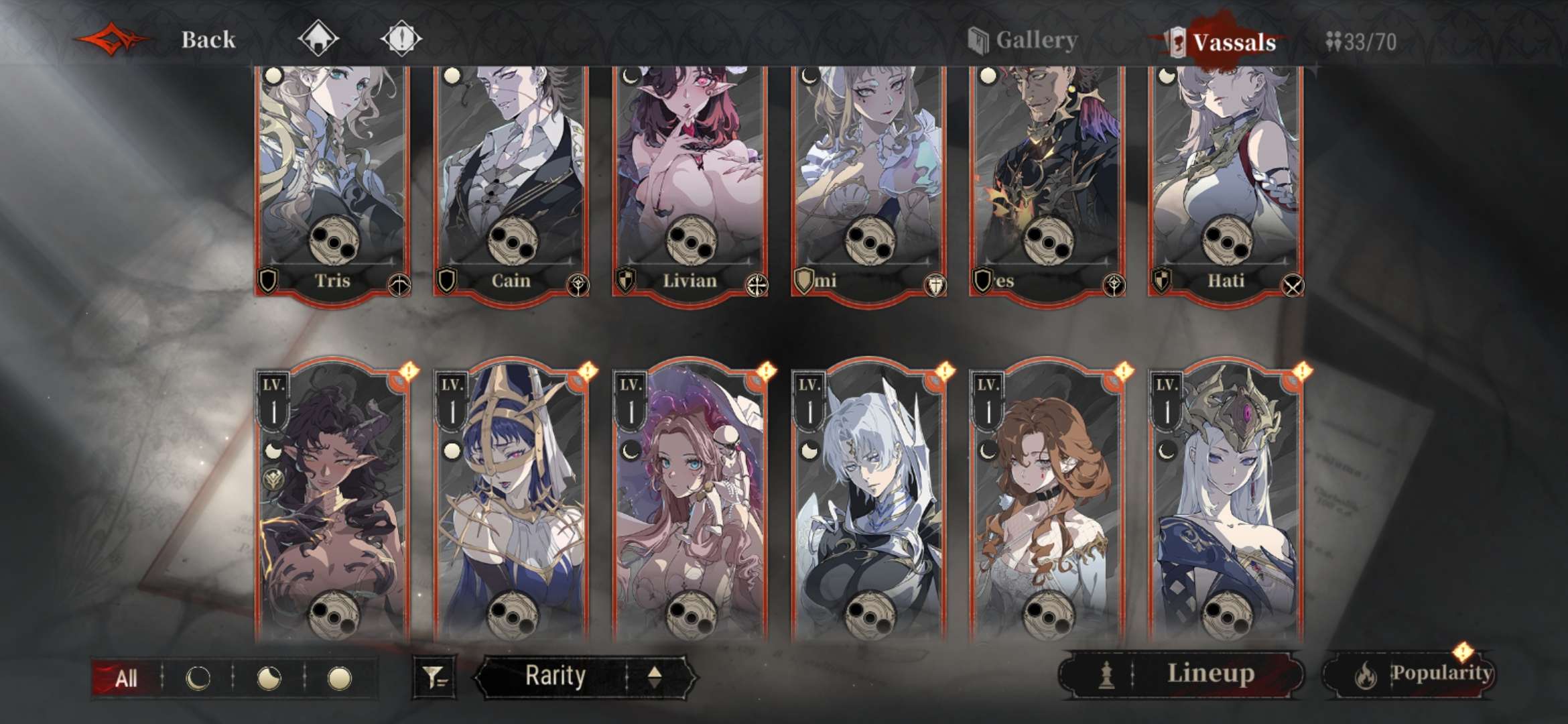Select the Hati vassal card

click(x=1226, y=181)
